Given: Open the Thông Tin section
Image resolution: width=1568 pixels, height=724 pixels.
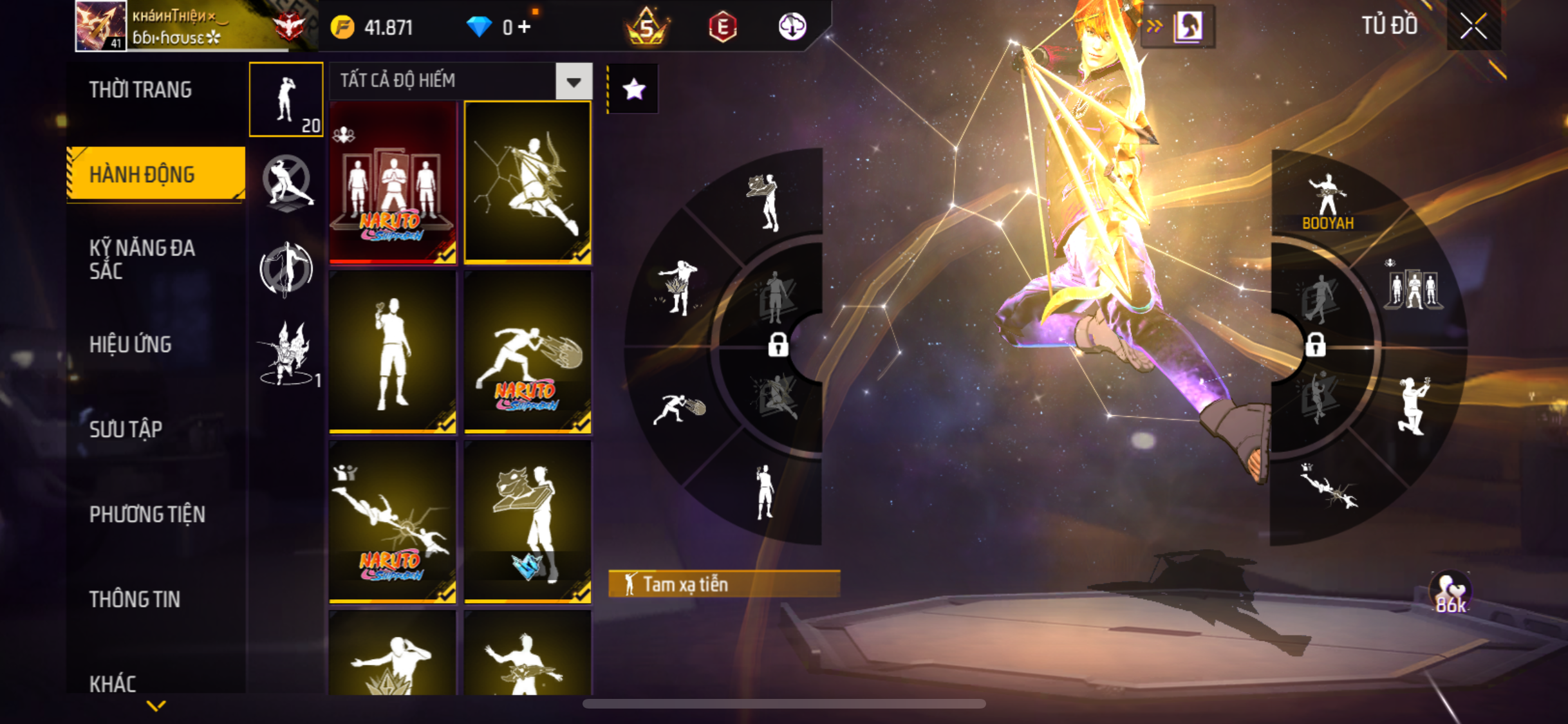Looking at the screenshot, I should tap(135, 599).
